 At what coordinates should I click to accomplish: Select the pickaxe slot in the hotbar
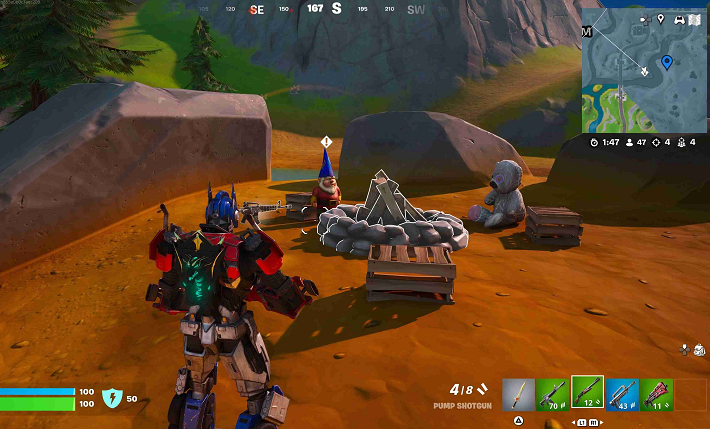point(518,393)
